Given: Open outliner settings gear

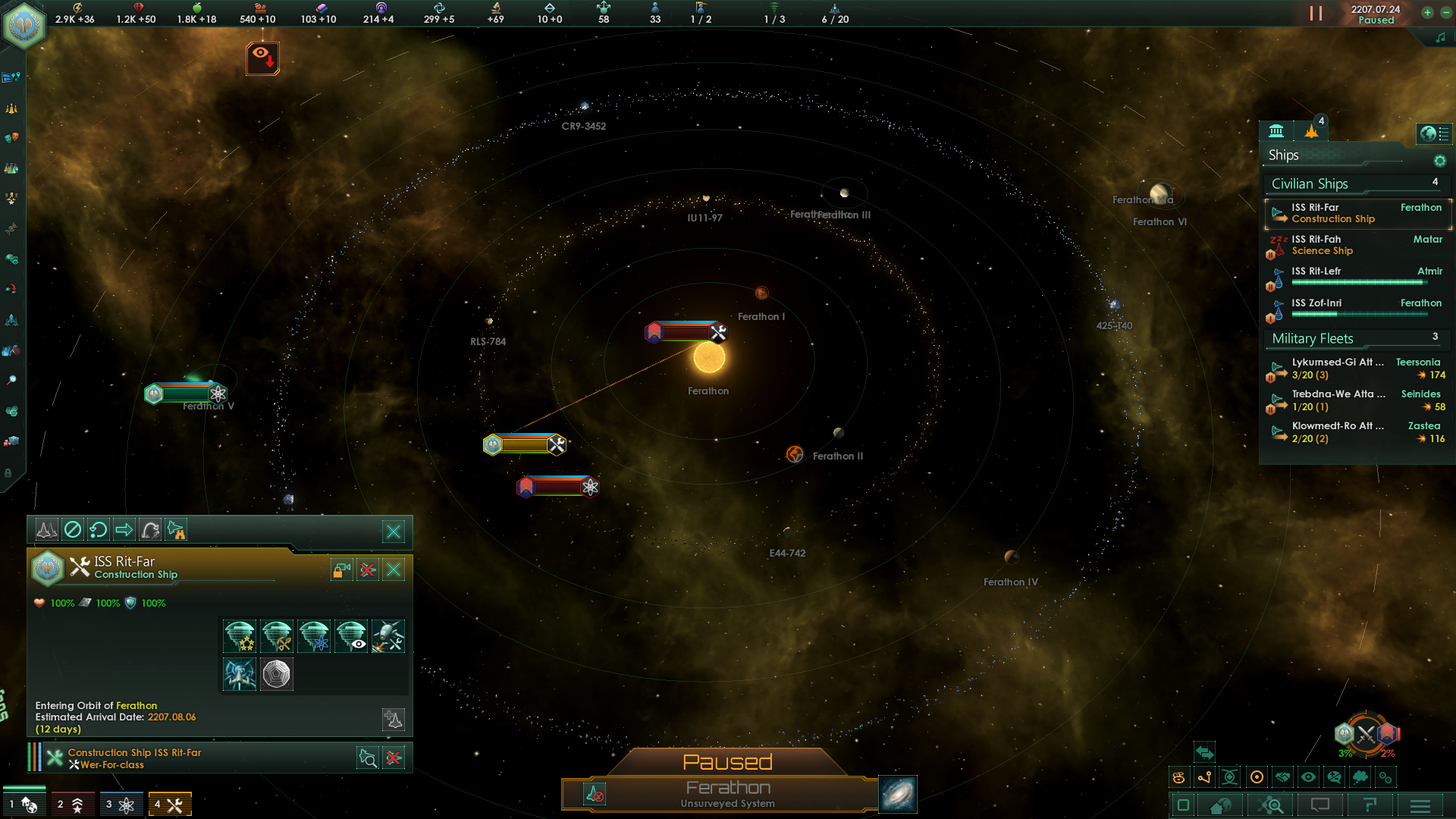Looking at the screenshot, I should point(1439,161).
